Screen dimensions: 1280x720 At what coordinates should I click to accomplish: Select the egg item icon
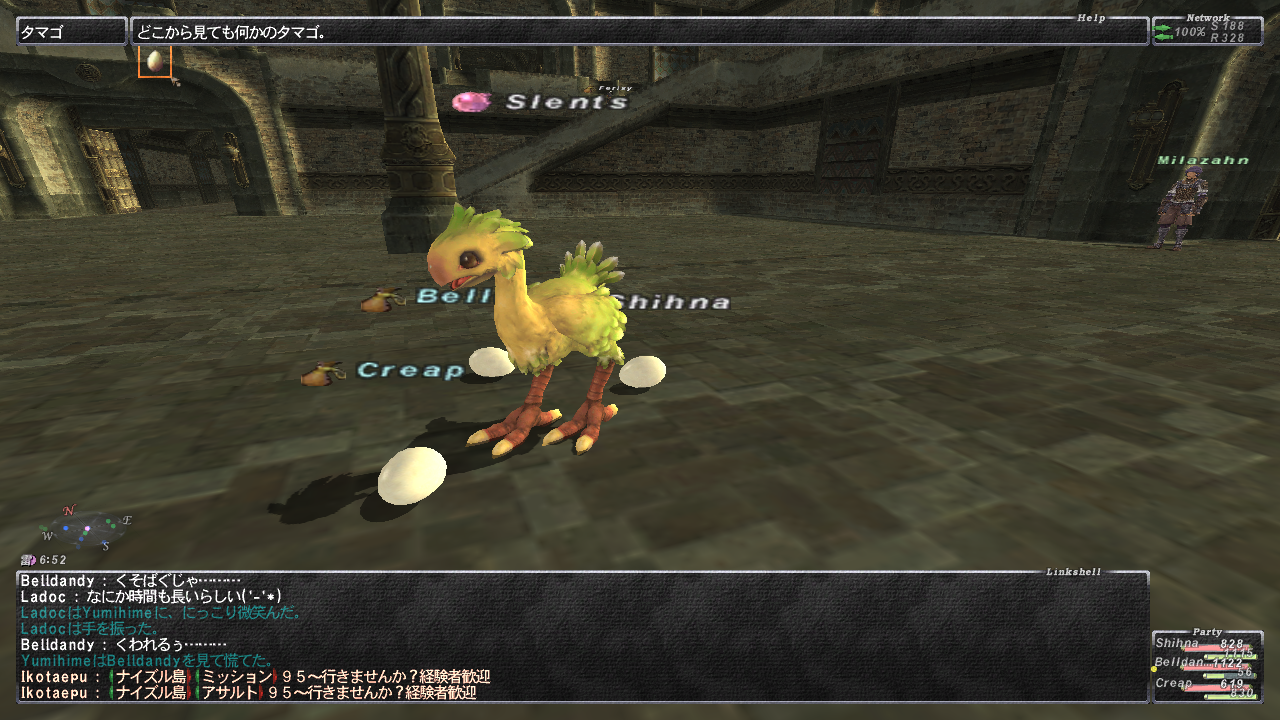click(x=155, y=61)
